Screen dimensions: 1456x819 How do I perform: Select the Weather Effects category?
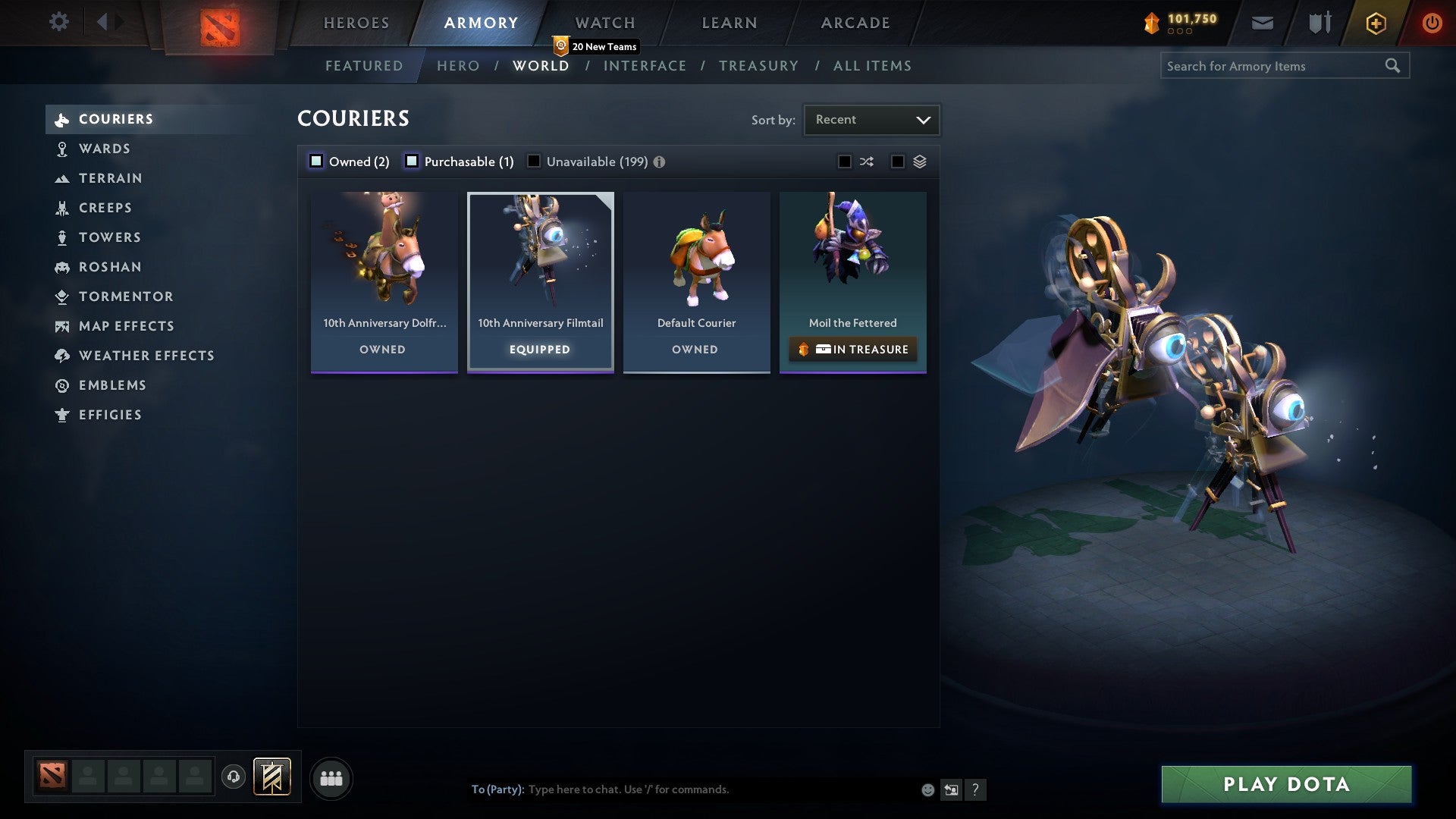tap(146, 356)
